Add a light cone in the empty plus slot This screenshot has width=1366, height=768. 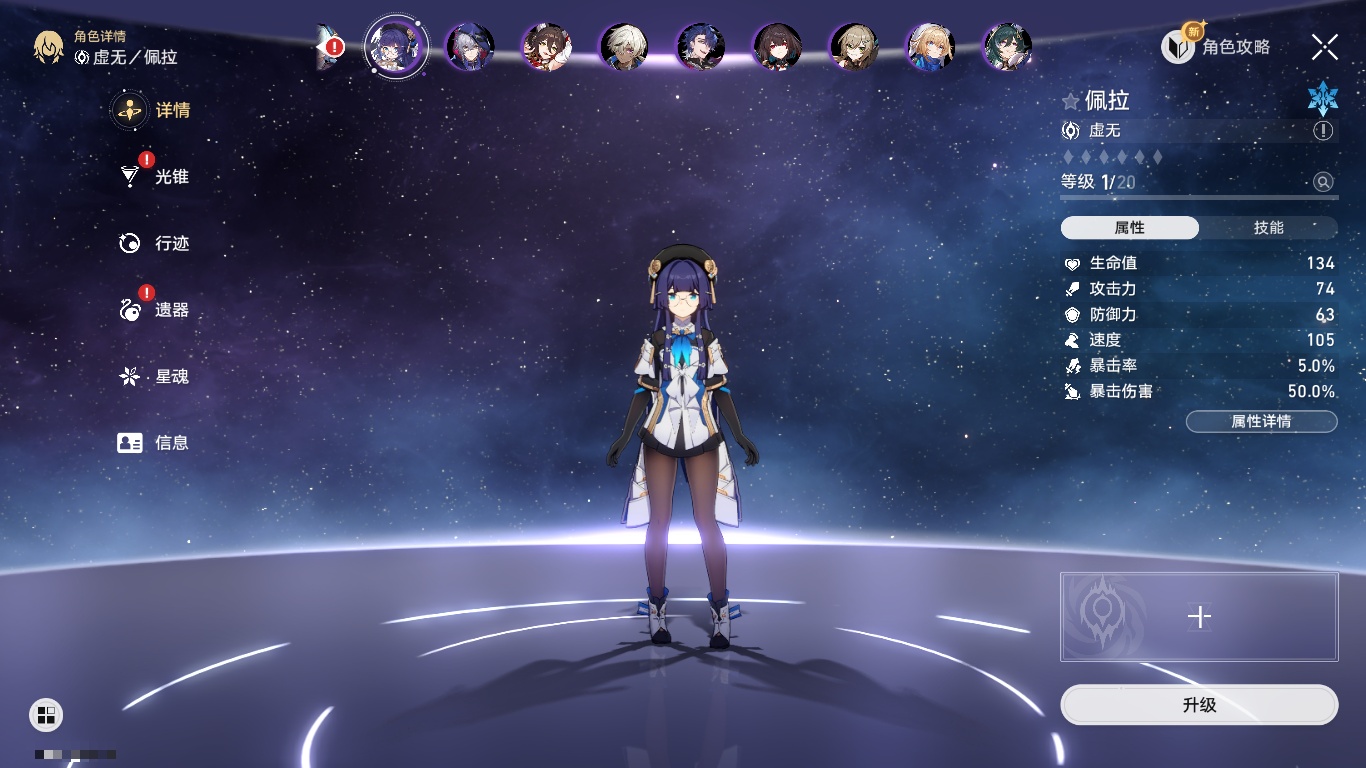(1198, 617)
